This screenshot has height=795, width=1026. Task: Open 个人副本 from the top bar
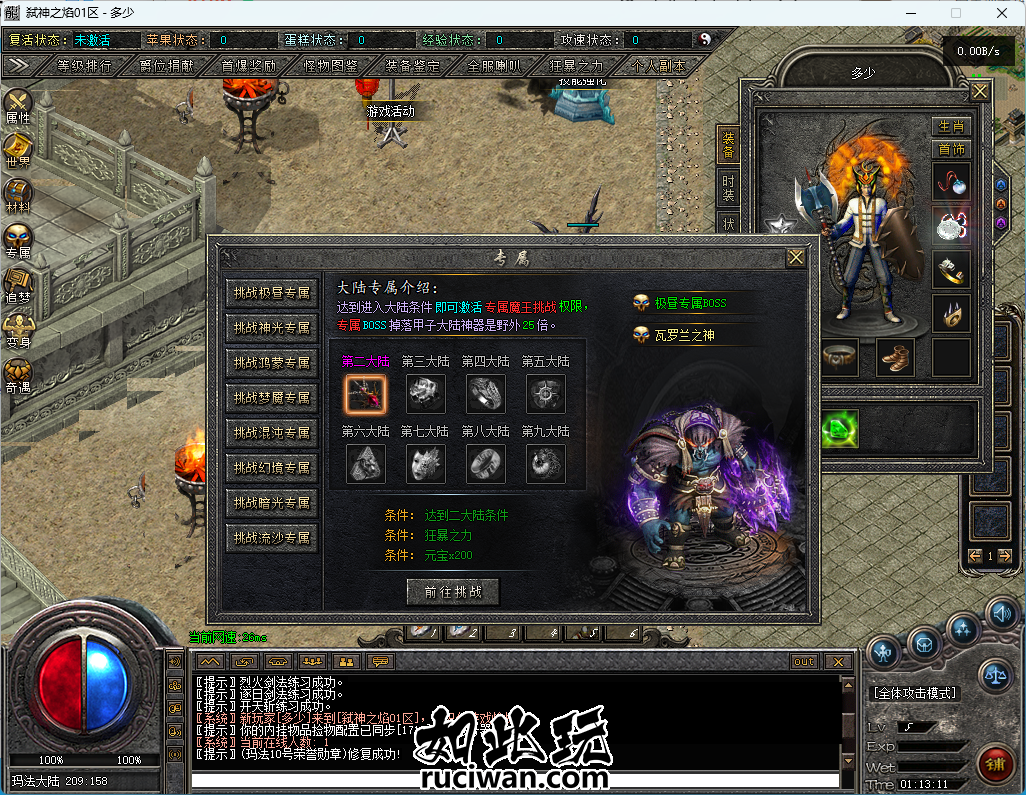point(658,66)
